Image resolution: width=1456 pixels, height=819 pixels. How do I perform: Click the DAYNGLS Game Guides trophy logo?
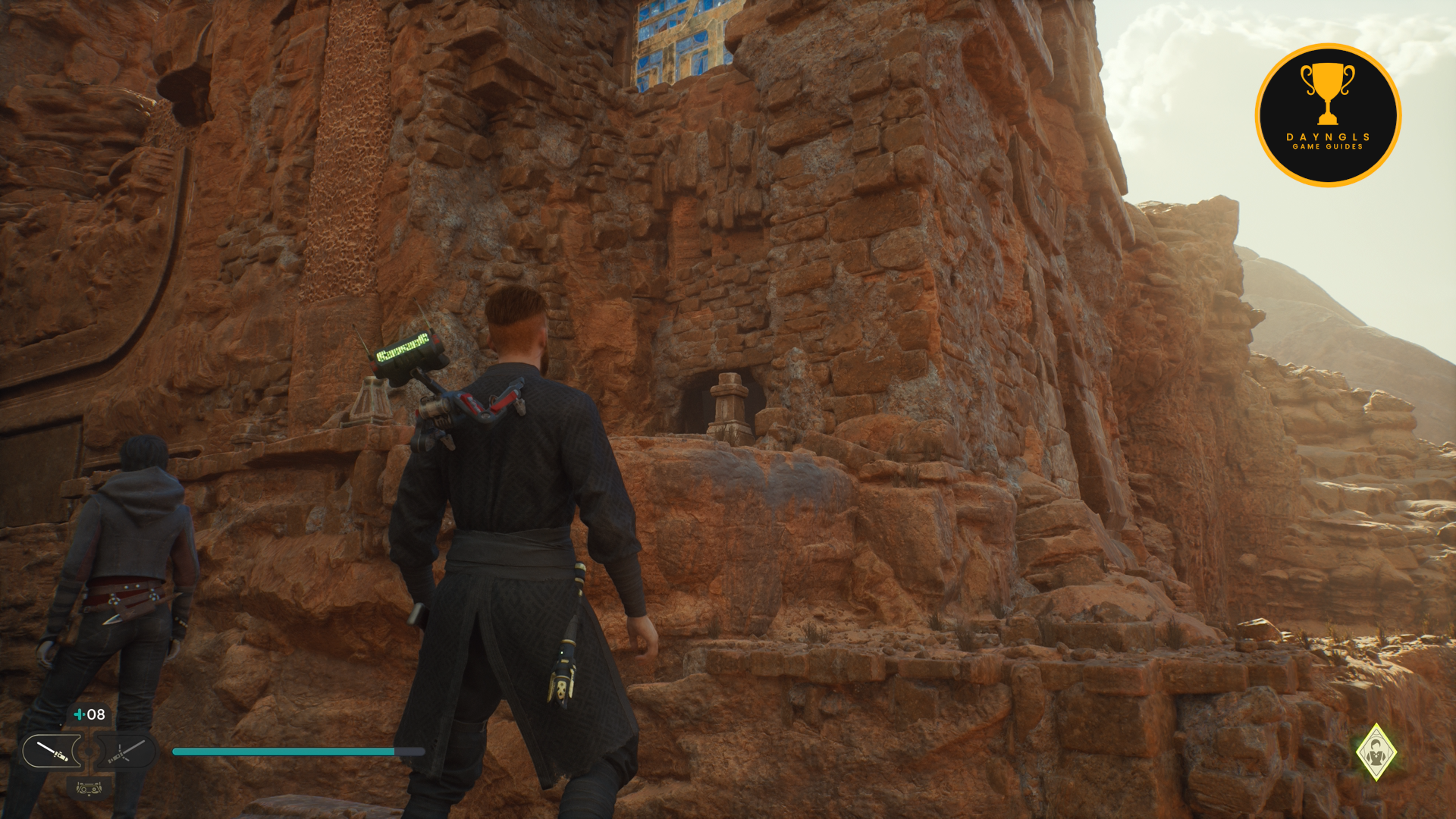point(1328,115)
